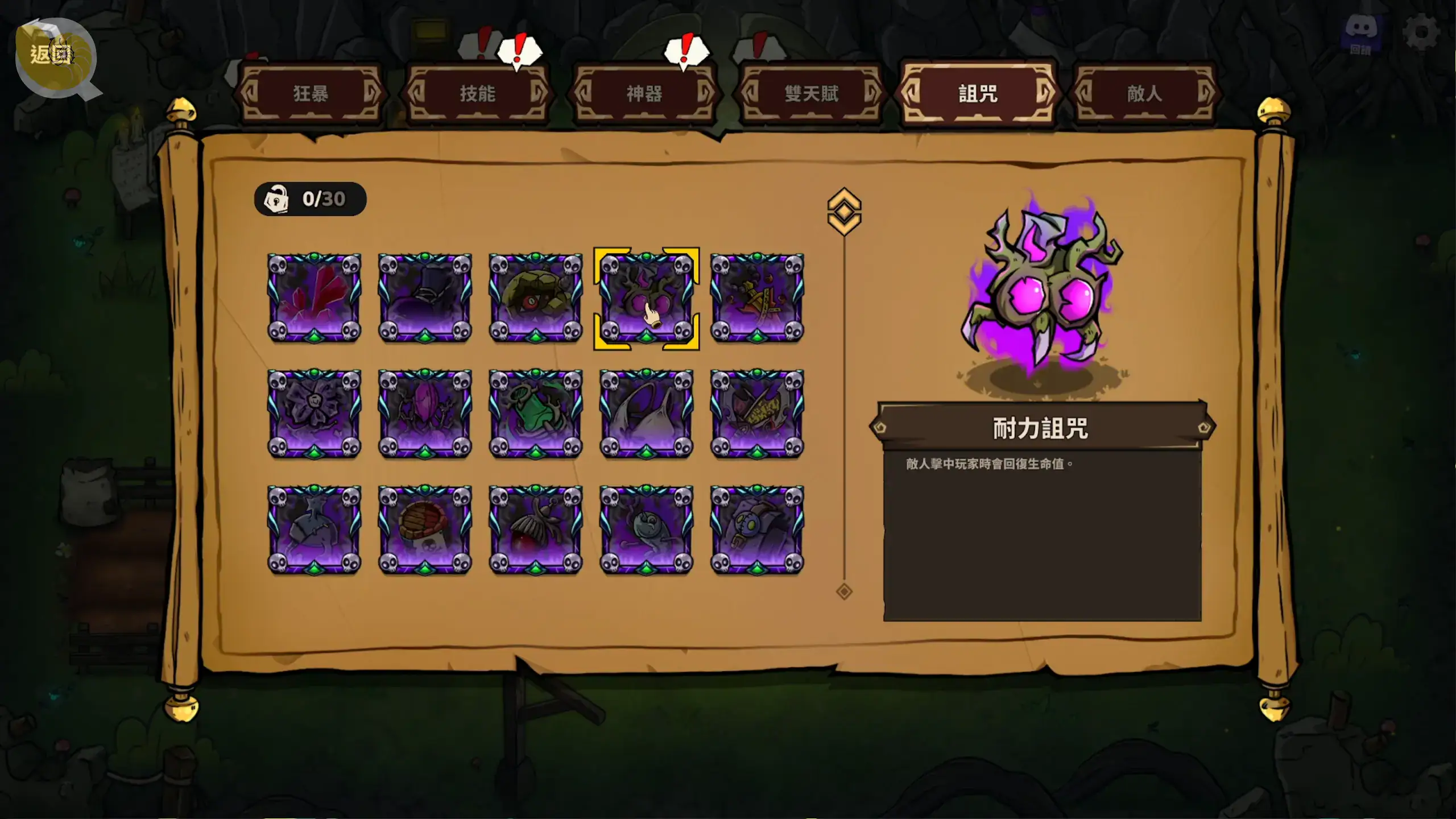Select the stitched voodoo doll curse tile

point(757,530)
